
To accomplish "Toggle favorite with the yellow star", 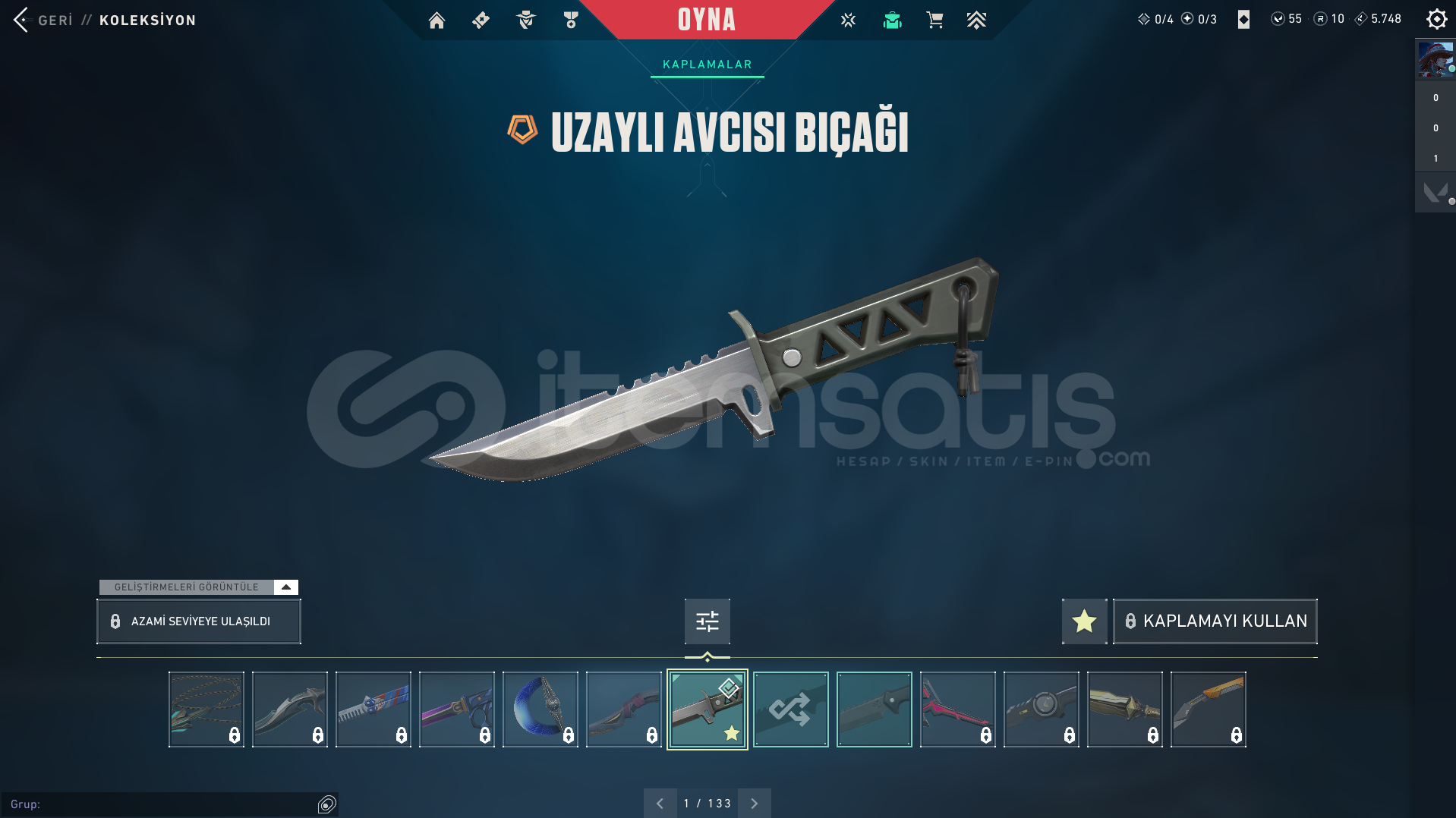I will pyautogui.click(x=1083, y=621).
